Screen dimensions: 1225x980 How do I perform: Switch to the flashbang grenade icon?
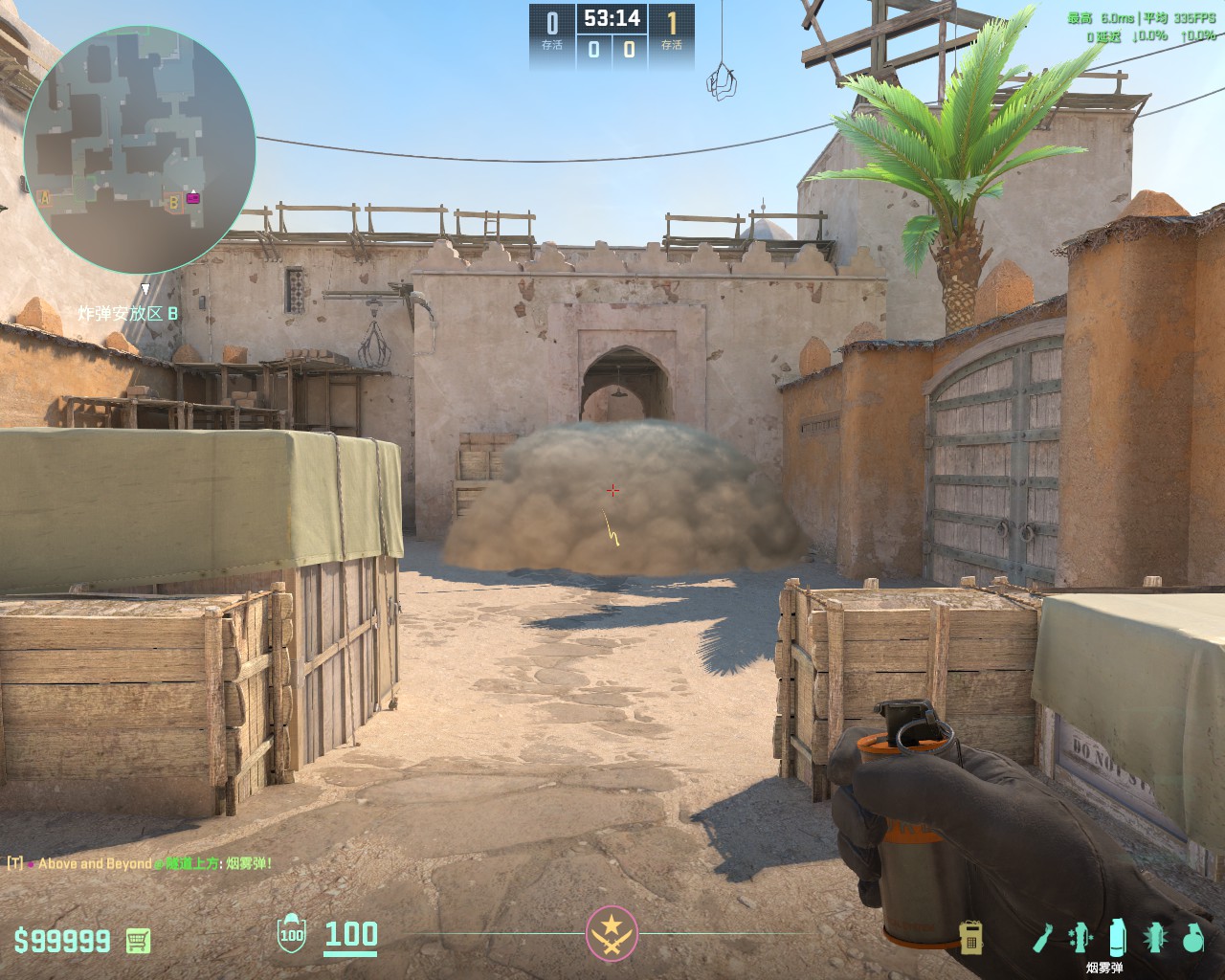[x=1156, y=938]
